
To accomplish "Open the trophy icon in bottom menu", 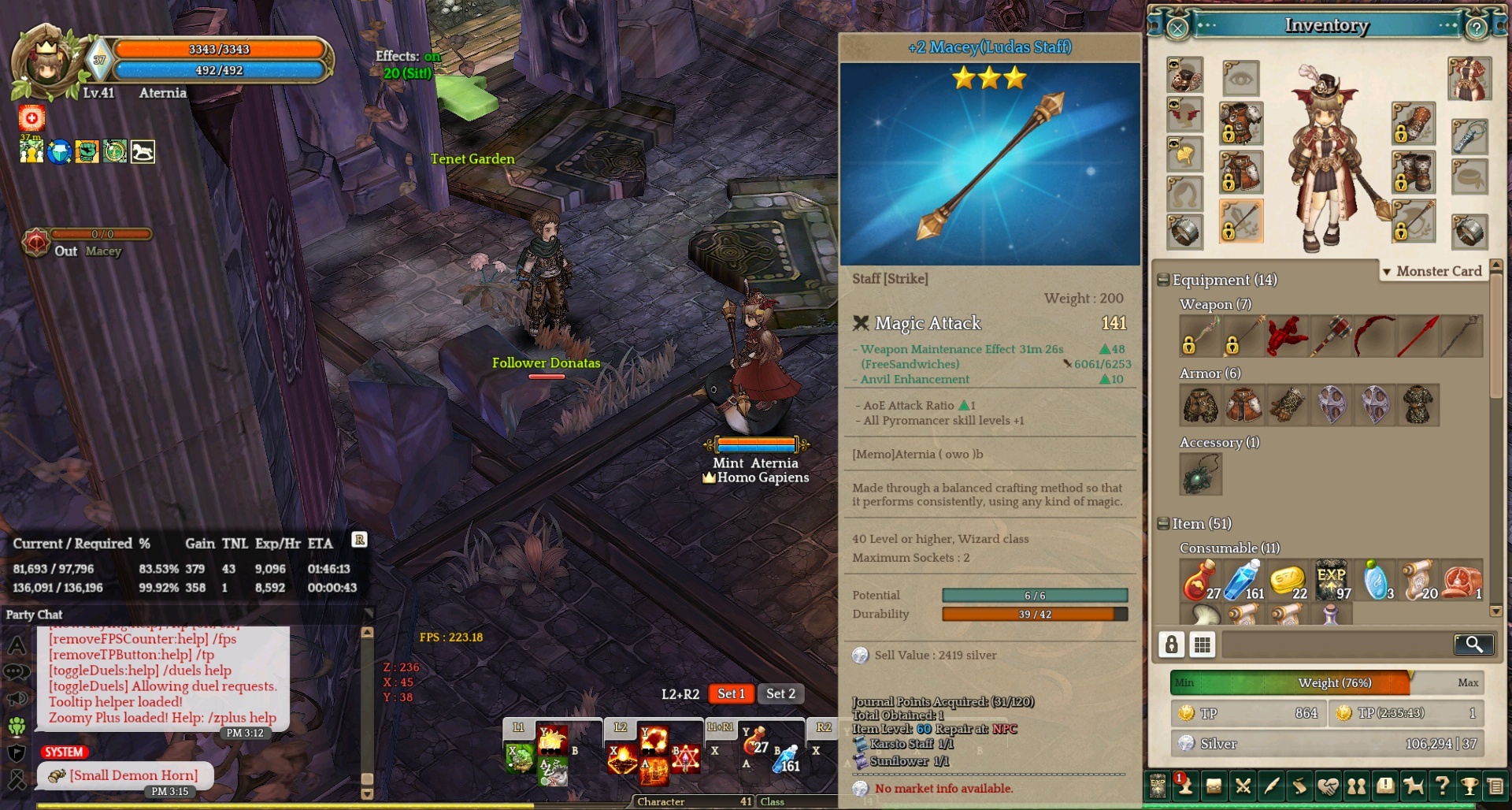I will coord(1469,786).
